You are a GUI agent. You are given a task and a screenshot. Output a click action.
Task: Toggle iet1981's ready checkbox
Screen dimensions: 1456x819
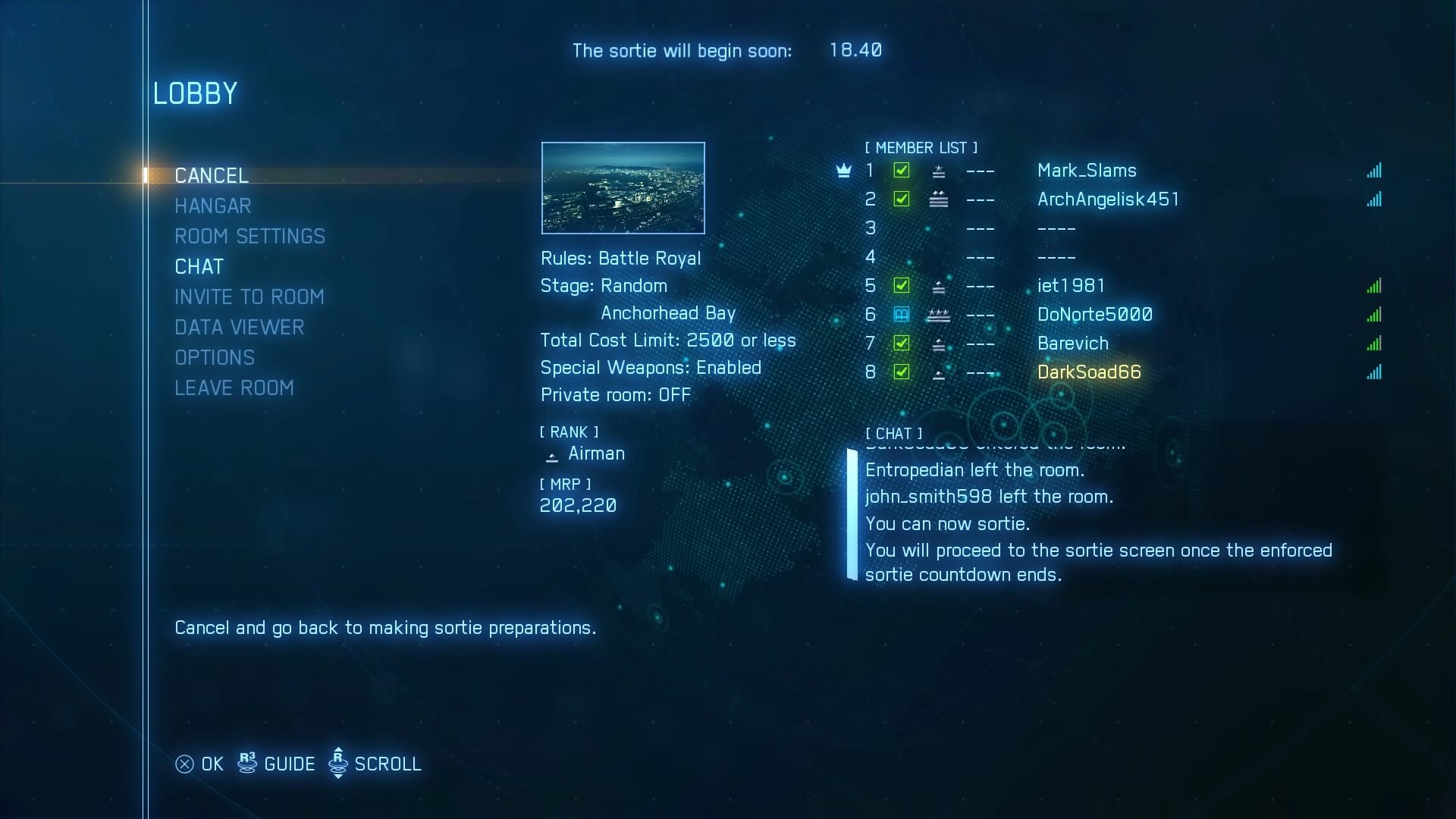[902, 286]
